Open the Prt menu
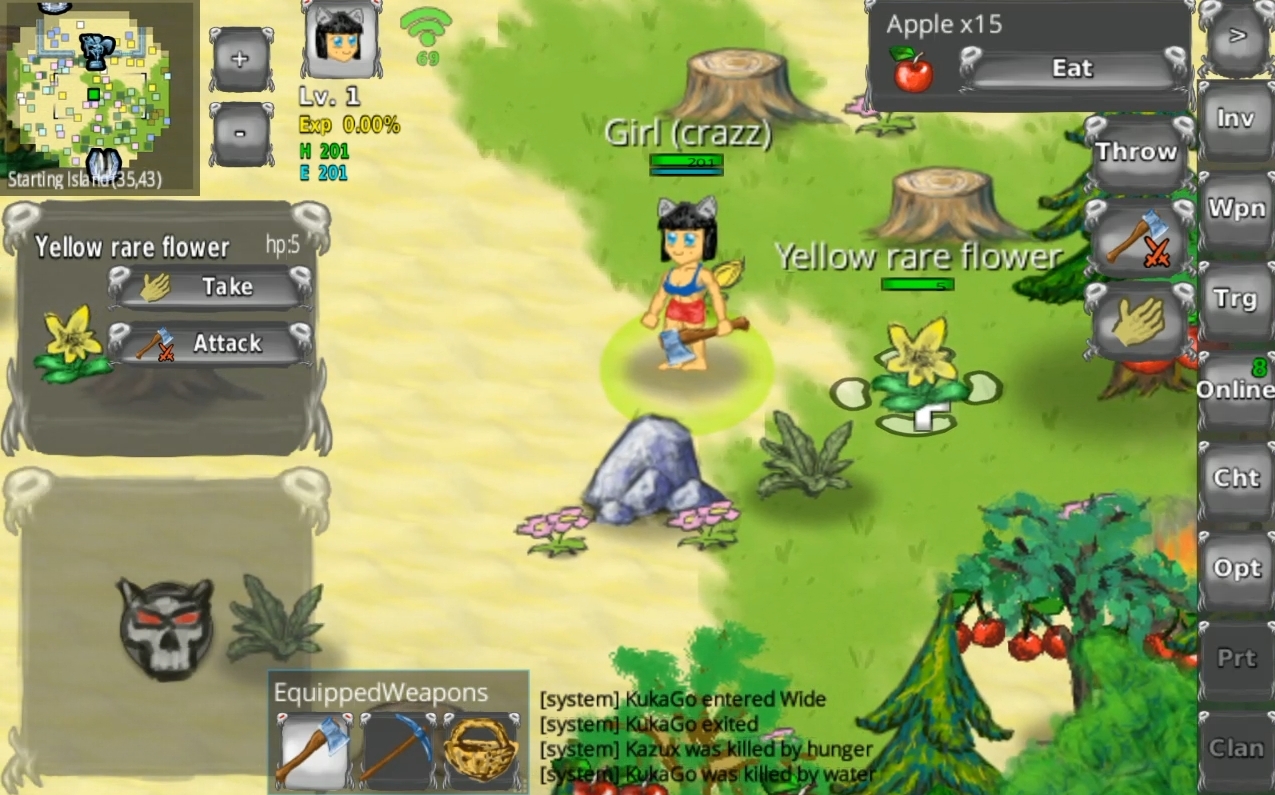The image size is (1275, 795). click(1236, 658)
